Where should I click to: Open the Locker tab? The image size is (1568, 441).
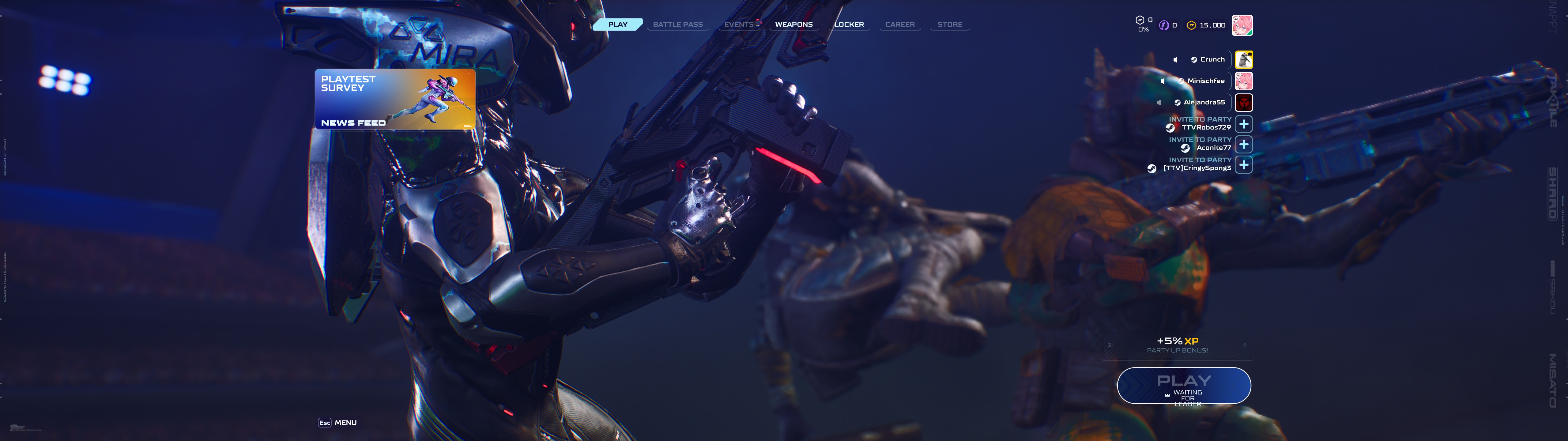[849, 24]
